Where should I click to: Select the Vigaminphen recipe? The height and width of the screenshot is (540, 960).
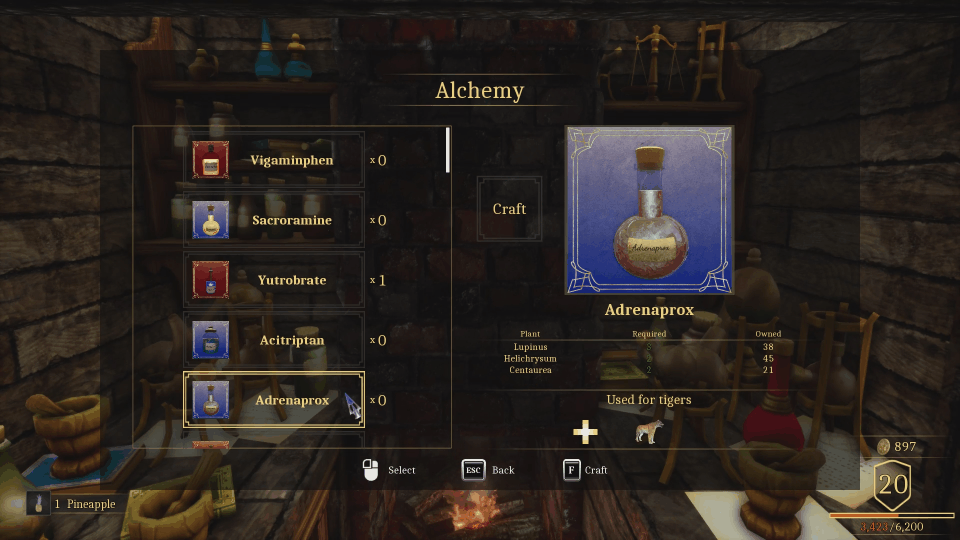[x=274, y=160]
